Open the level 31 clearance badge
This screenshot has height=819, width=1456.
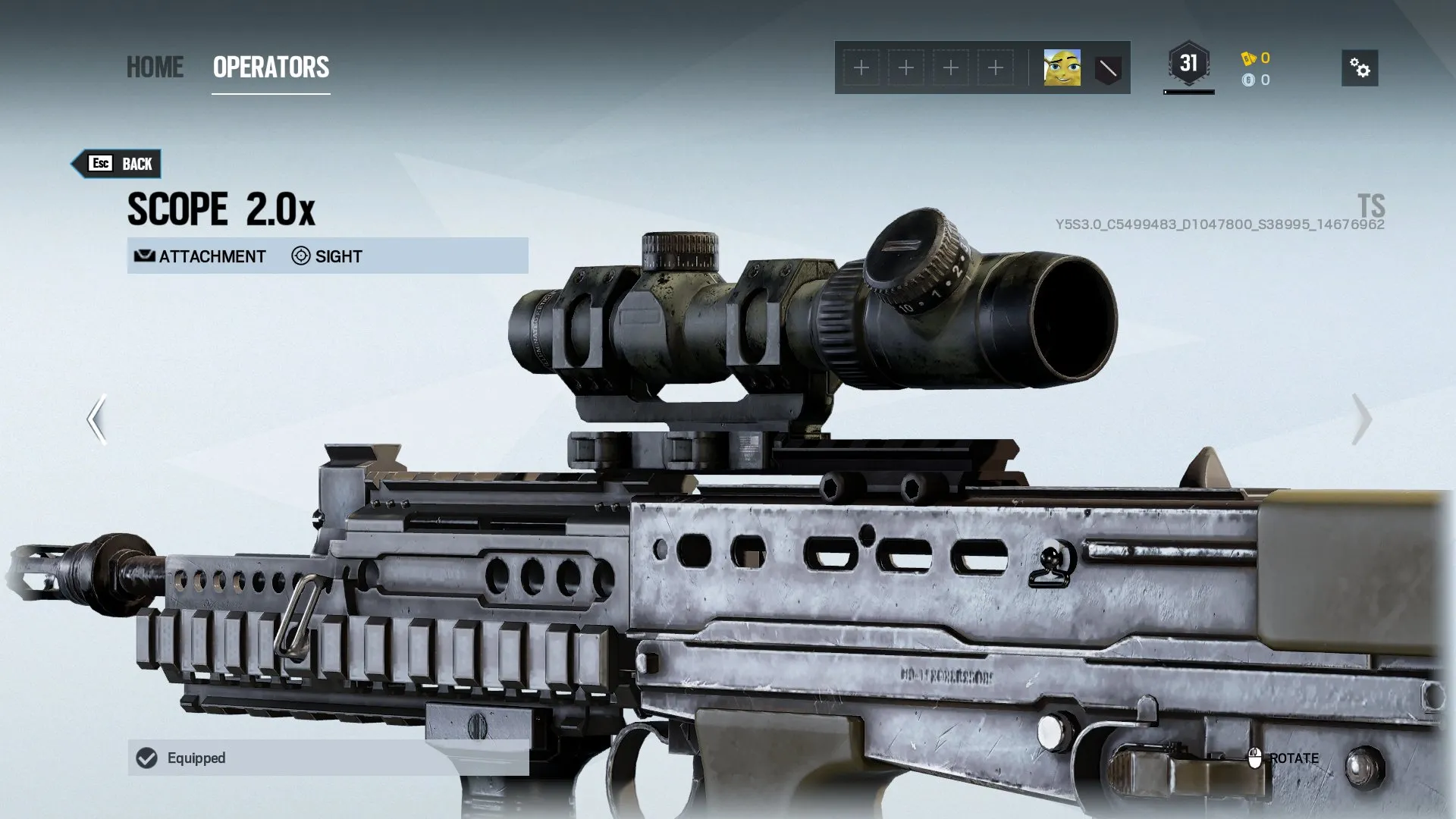click(1188, 64)
